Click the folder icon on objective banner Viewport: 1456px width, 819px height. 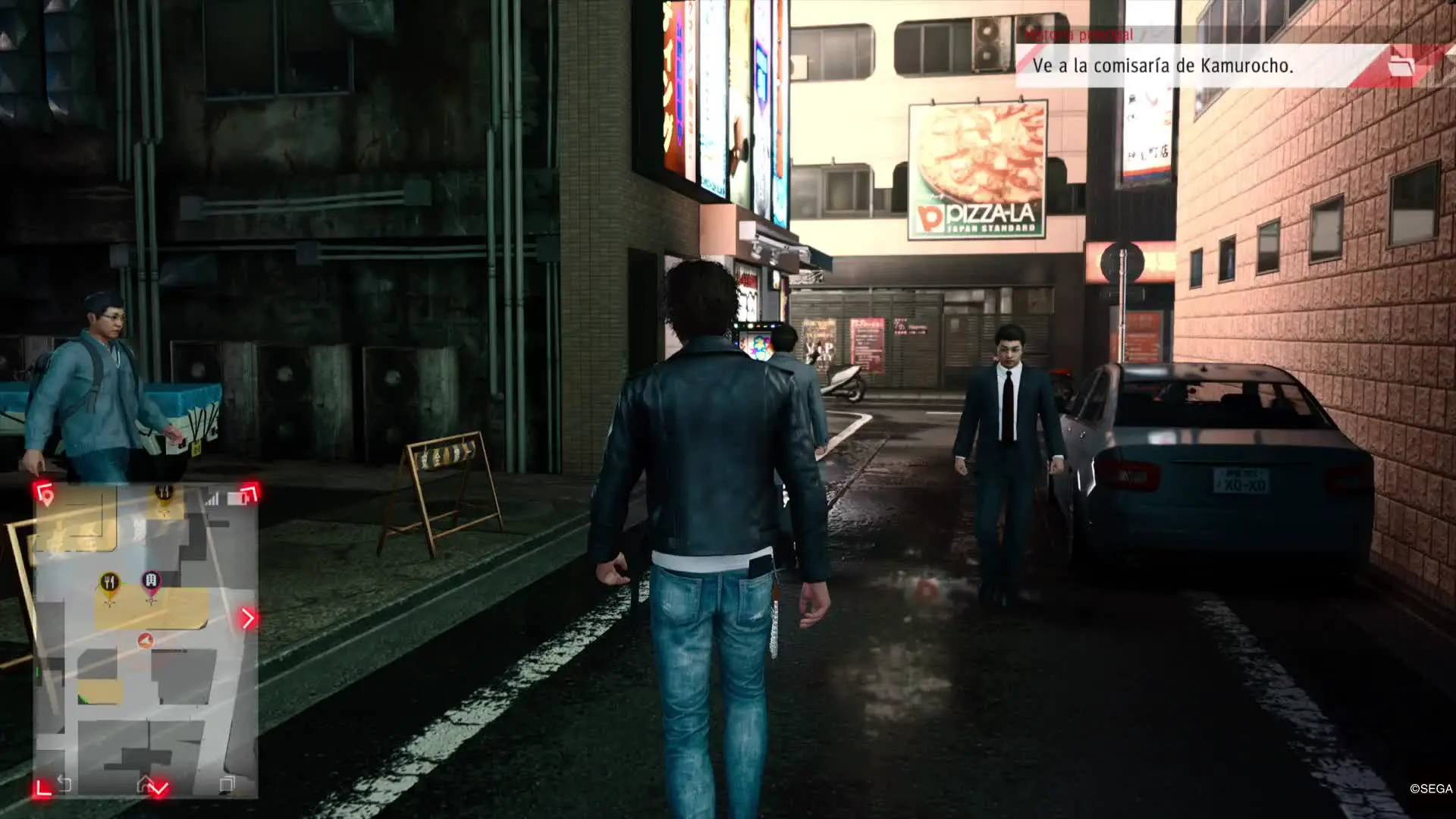coord(1401,66)
